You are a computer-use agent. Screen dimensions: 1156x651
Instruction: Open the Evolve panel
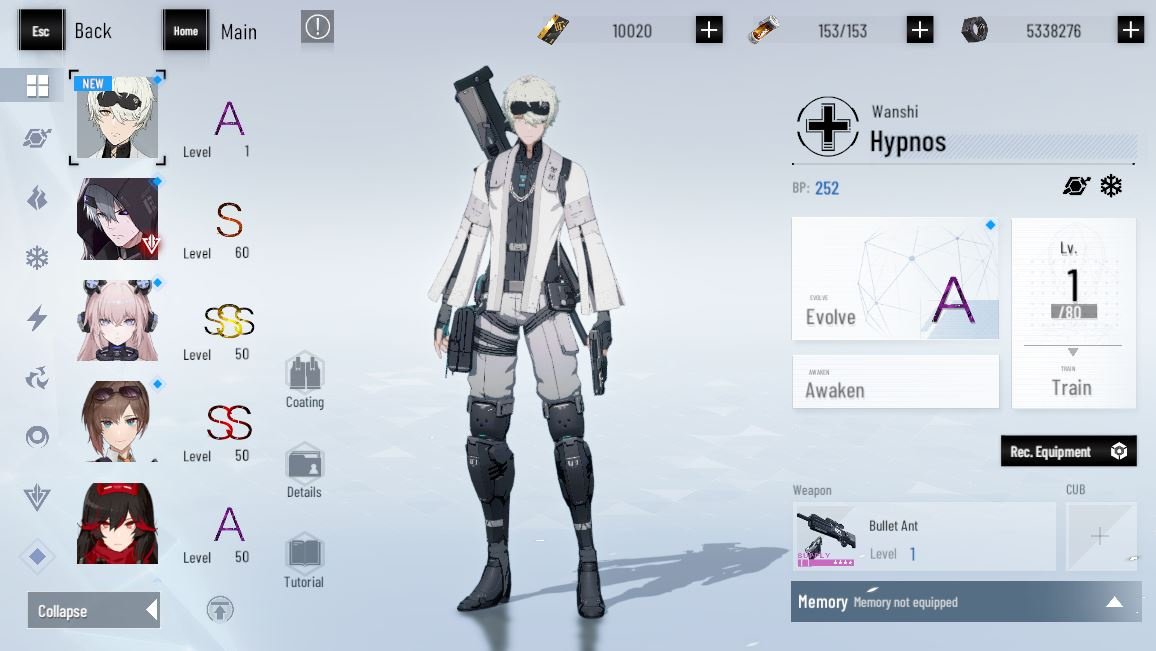pyautogui.click(x=895, y=279)
